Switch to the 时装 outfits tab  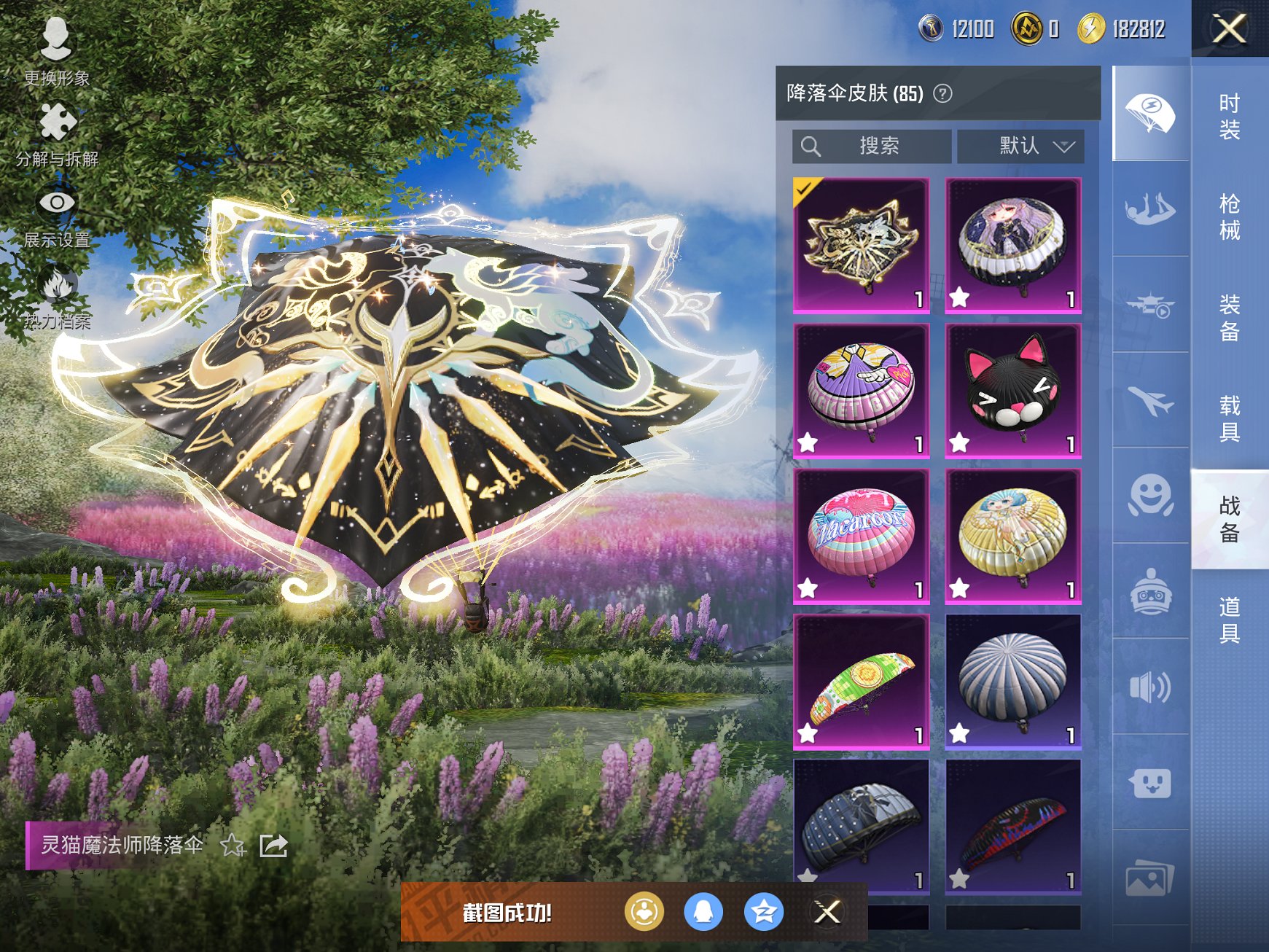(1230, 117)
